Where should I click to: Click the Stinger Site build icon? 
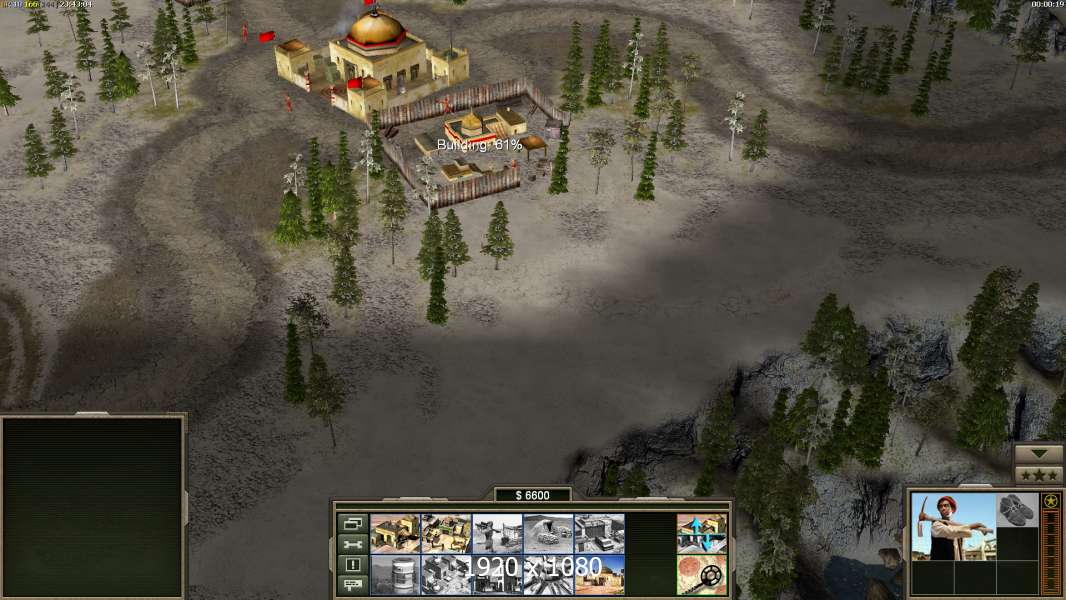click(497, 534)
